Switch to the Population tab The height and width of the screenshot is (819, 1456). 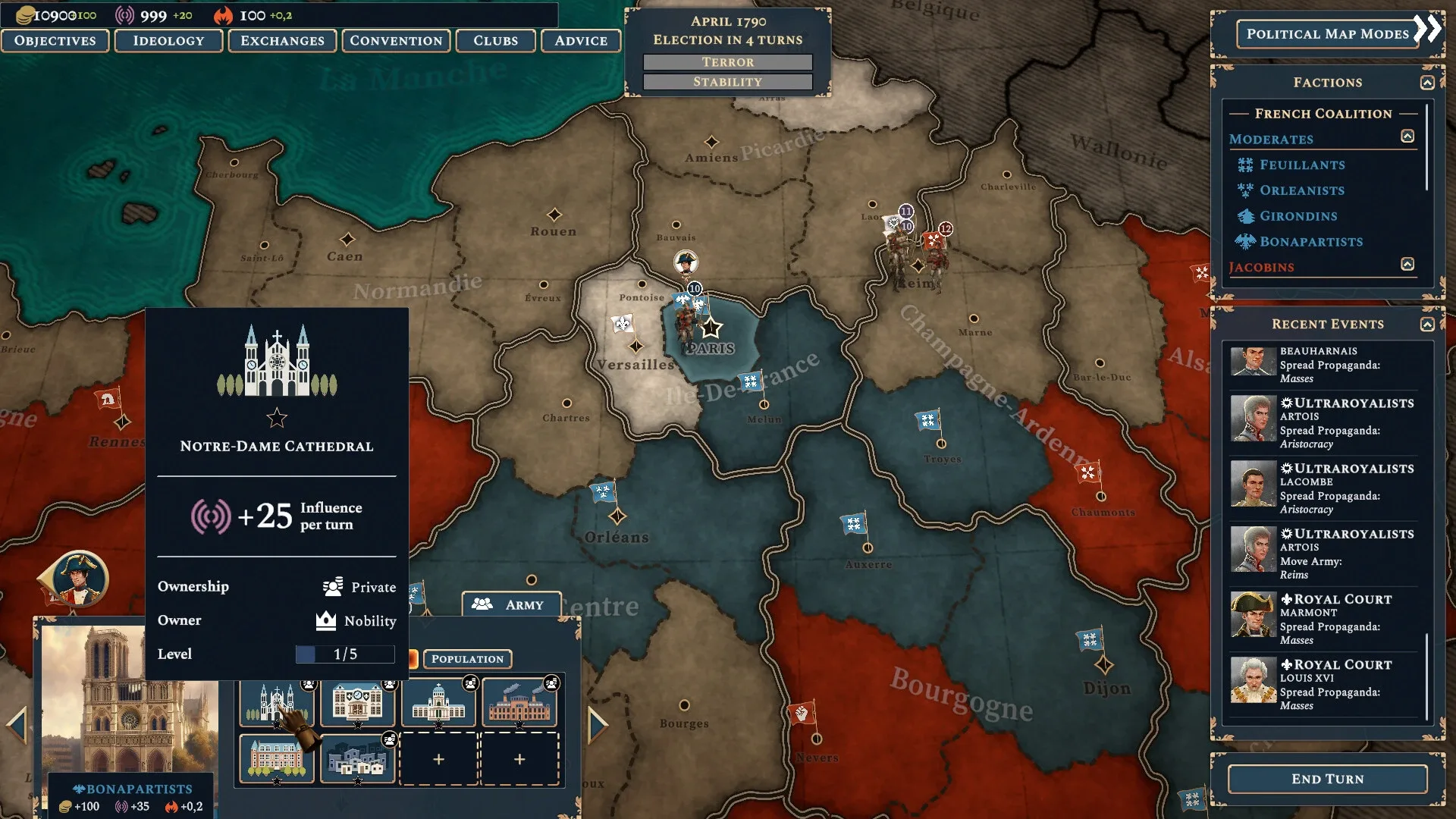(x=467, y=659)
